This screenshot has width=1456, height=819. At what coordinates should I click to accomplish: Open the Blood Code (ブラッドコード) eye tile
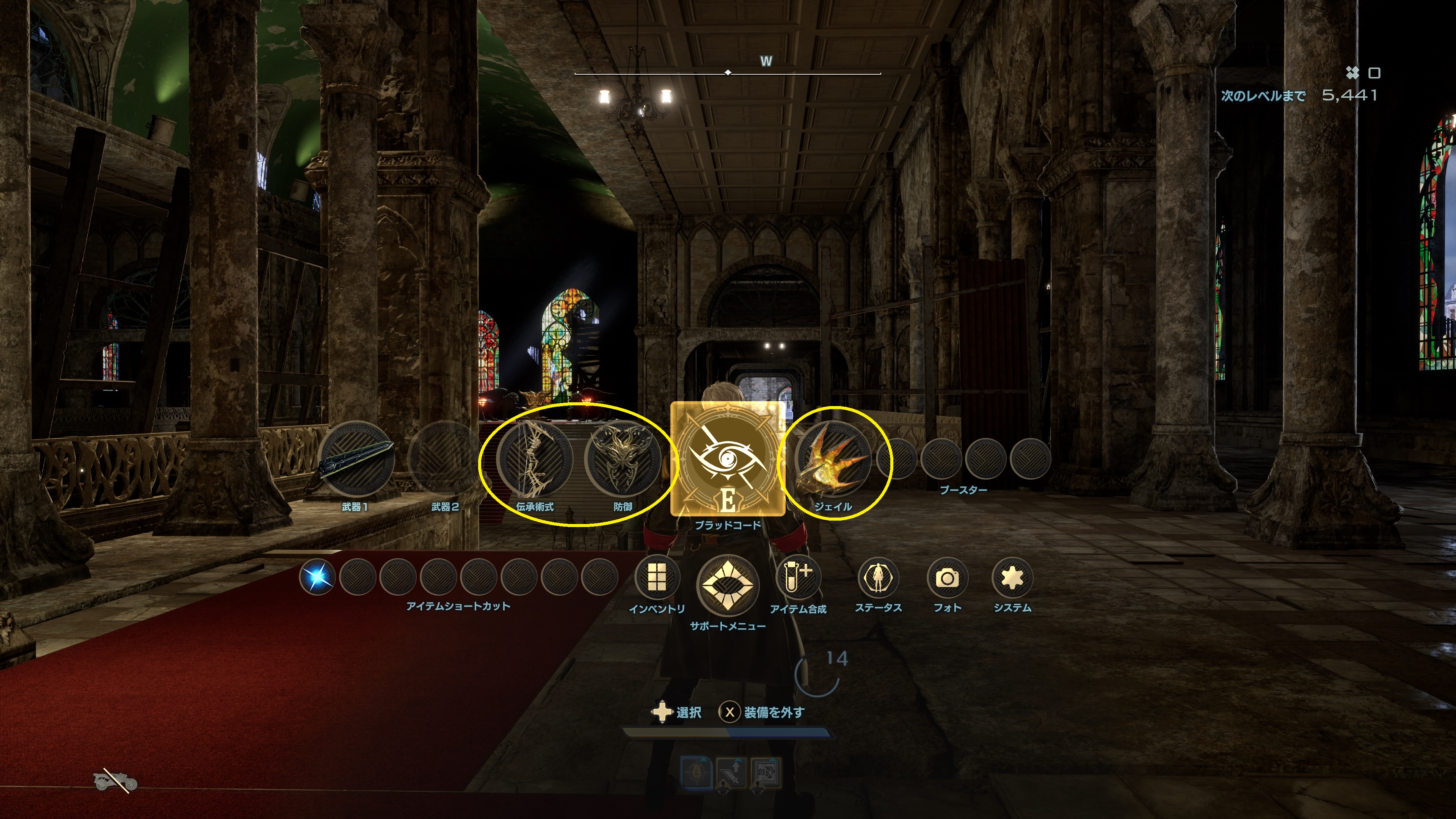pyautogui.click(x=728, y=458)
